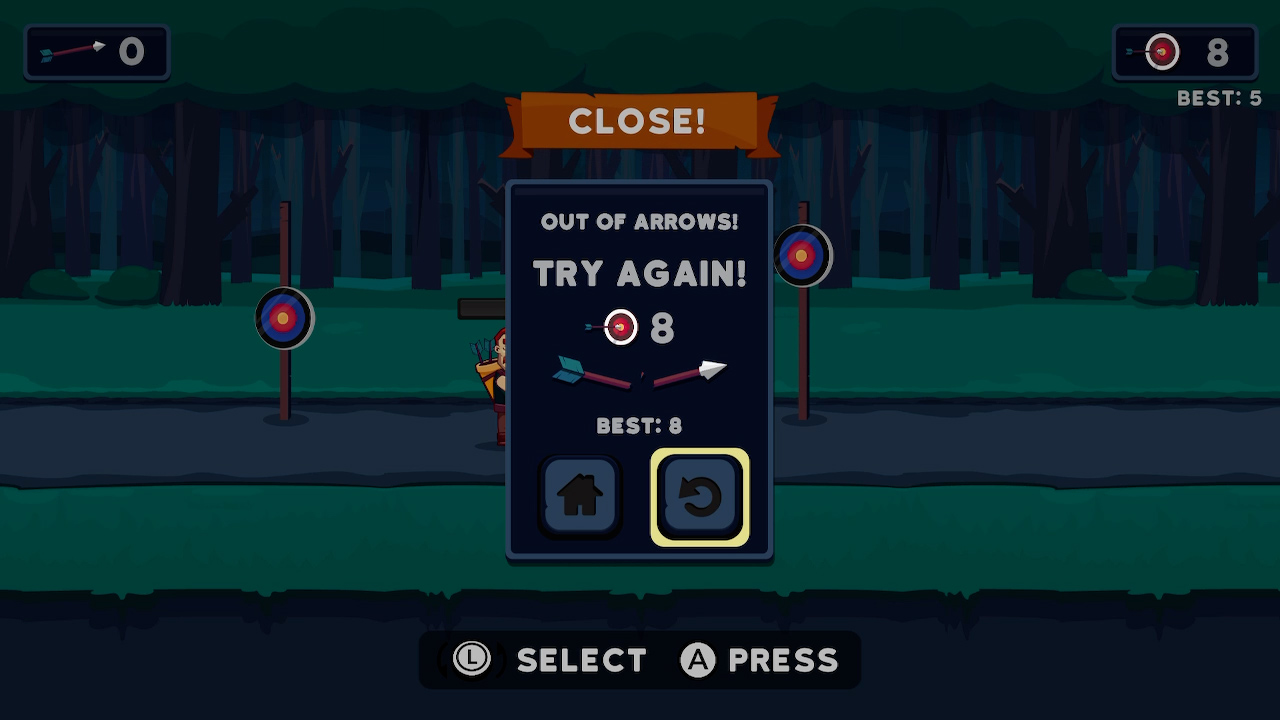Click the TRY AGAIN! headline text
The width and height of the screenshot is (1280, 720).
[x=639, y=274]
